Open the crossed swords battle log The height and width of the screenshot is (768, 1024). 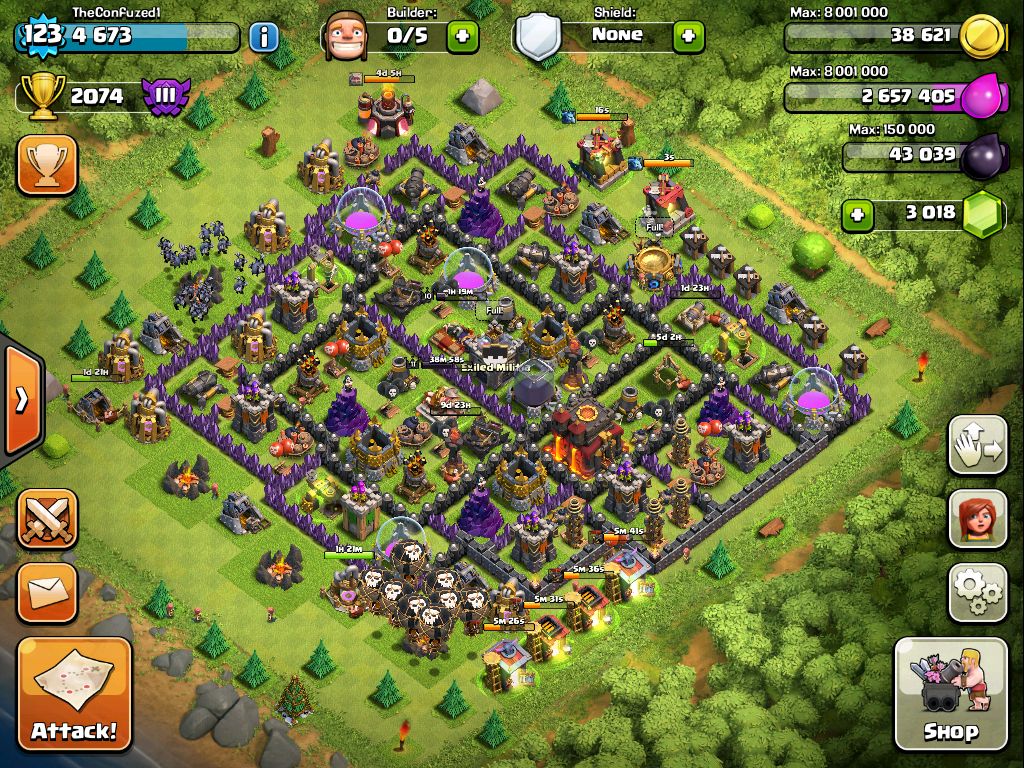[x=47, y=519]
